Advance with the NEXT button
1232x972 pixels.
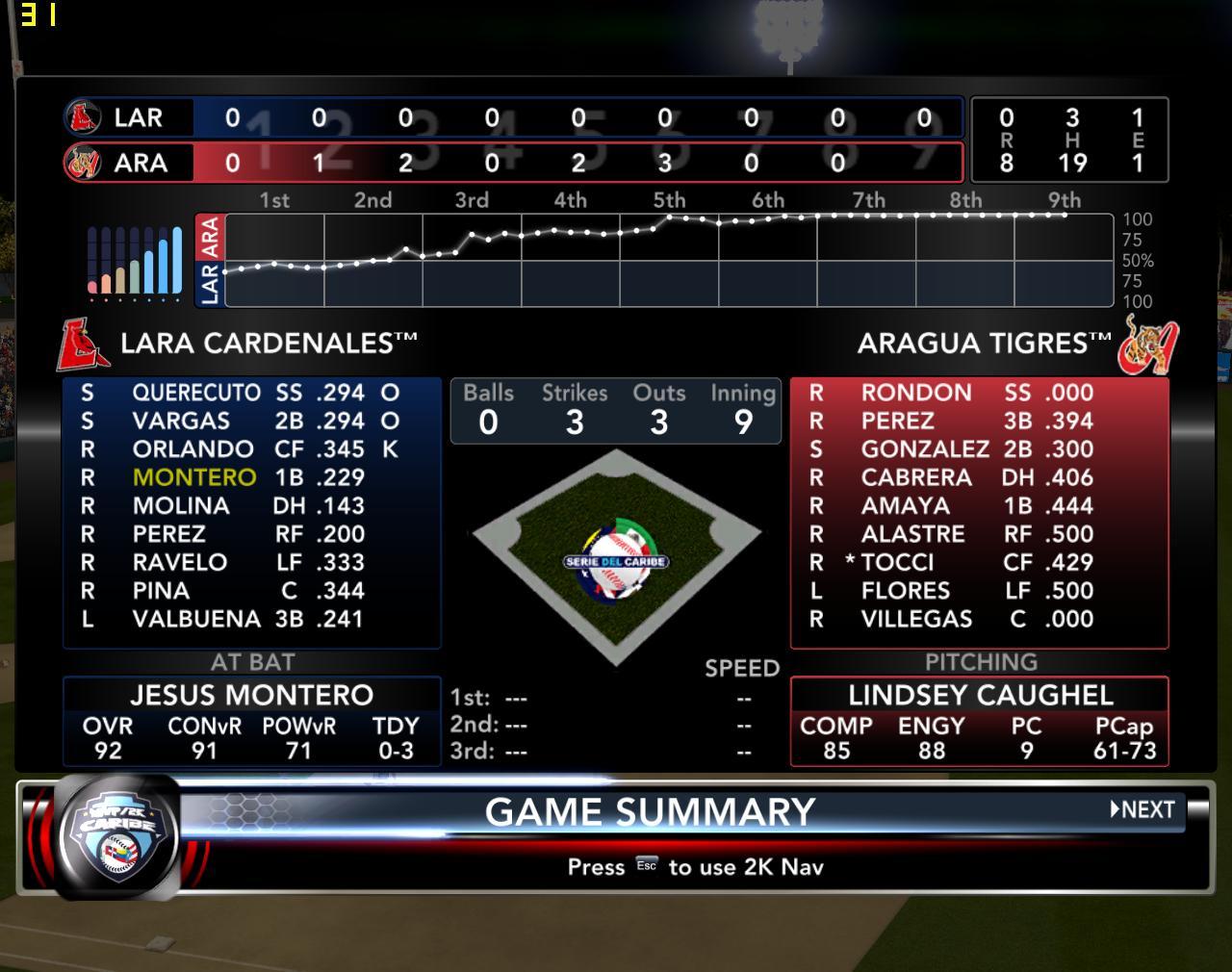1142,809
